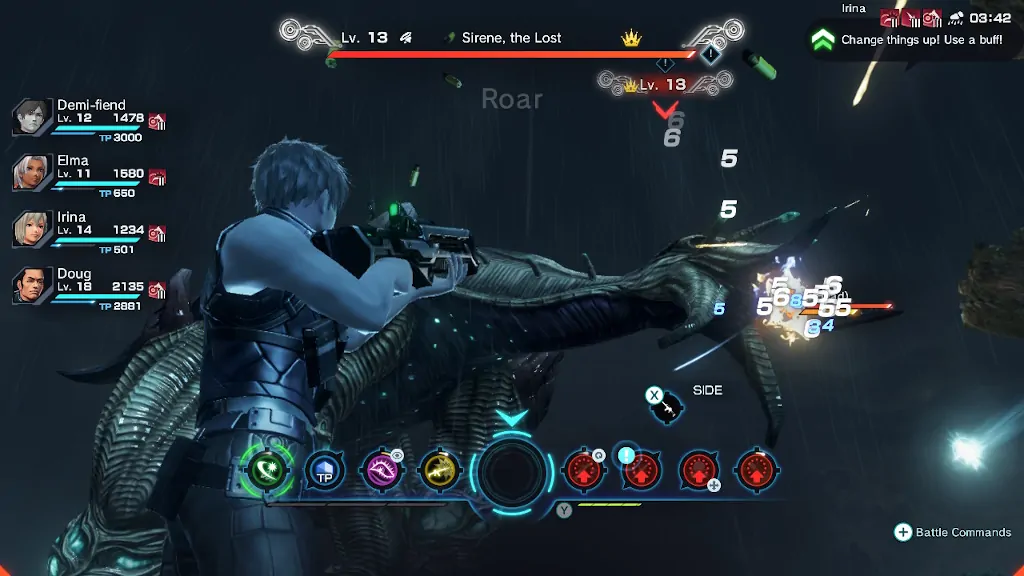This screenshot has width=1024, height=576.
Task: Open Irina's "Use a buff!" prompt banner
Action: click(912, 40)
